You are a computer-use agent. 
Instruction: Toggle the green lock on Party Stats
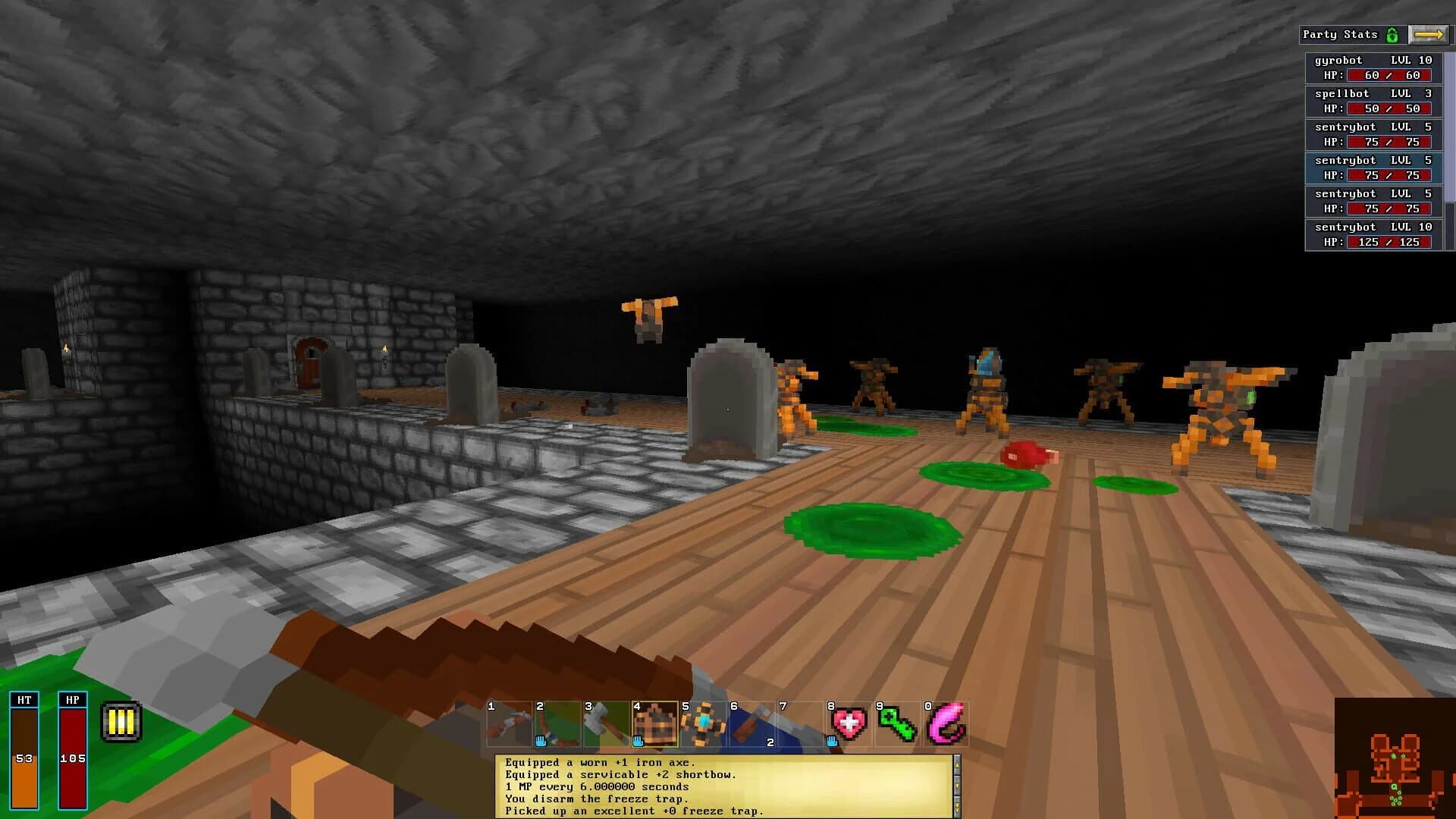(1394, 34)
